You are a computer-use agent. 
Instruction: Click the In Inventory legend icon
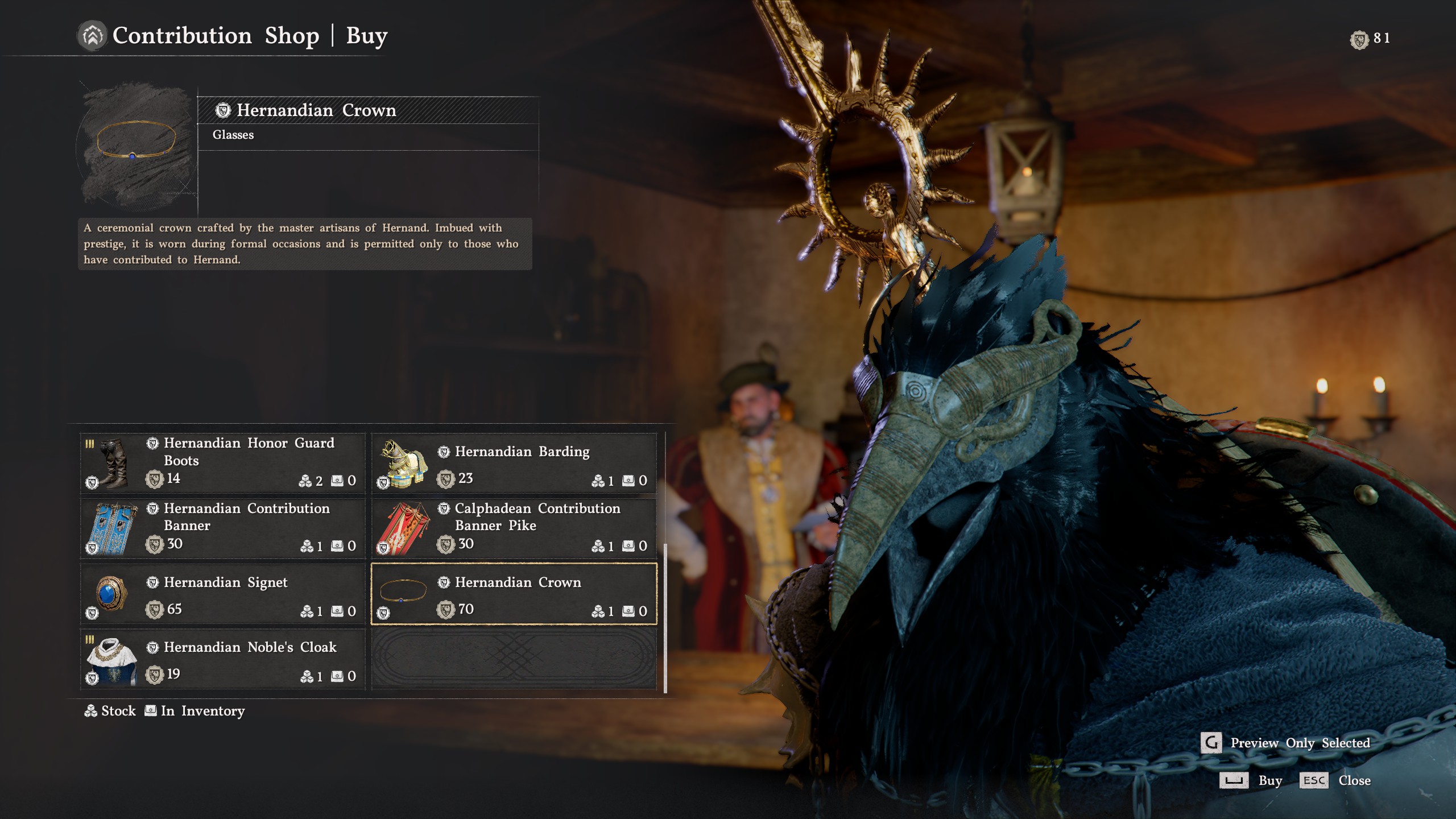point(150,710)
